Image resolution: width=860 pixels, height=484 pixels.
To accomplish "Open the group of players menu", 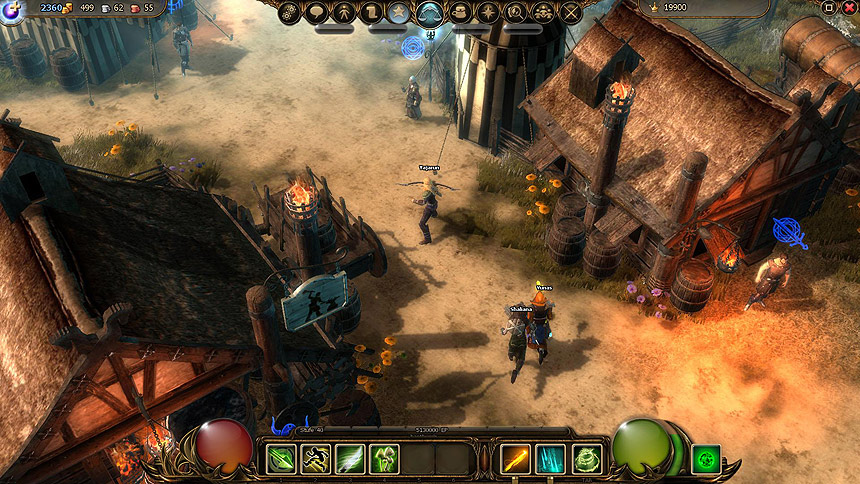I will click(x=543, y=12).
